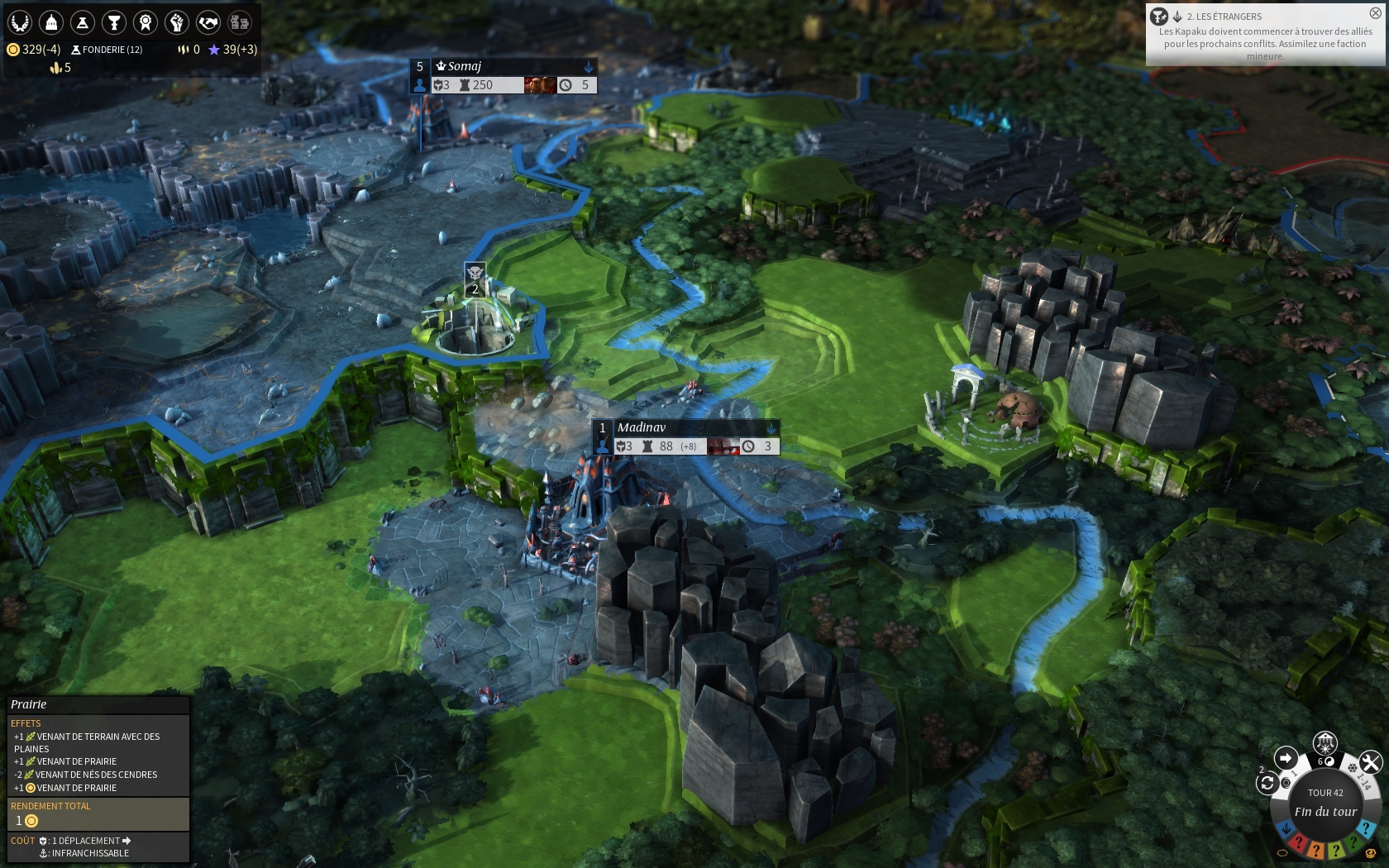The image size is (1389, 868).
Task: Open the quest journal chalice icon
Action: click(x=114, y=21)
